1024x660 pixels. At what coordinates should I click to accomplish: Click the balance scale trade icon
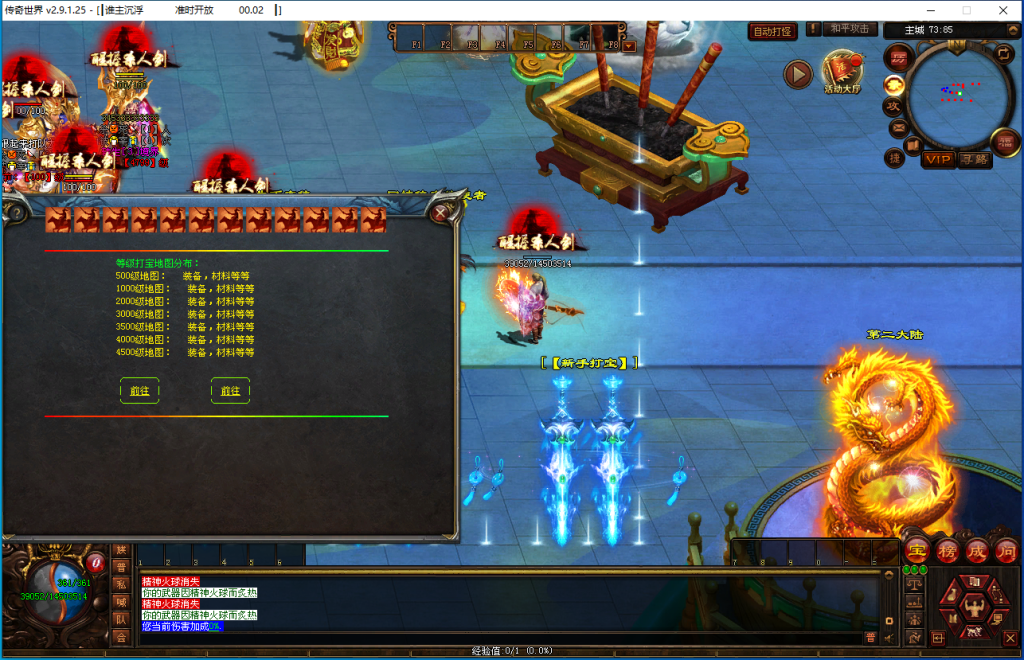[x=914, y=585]
